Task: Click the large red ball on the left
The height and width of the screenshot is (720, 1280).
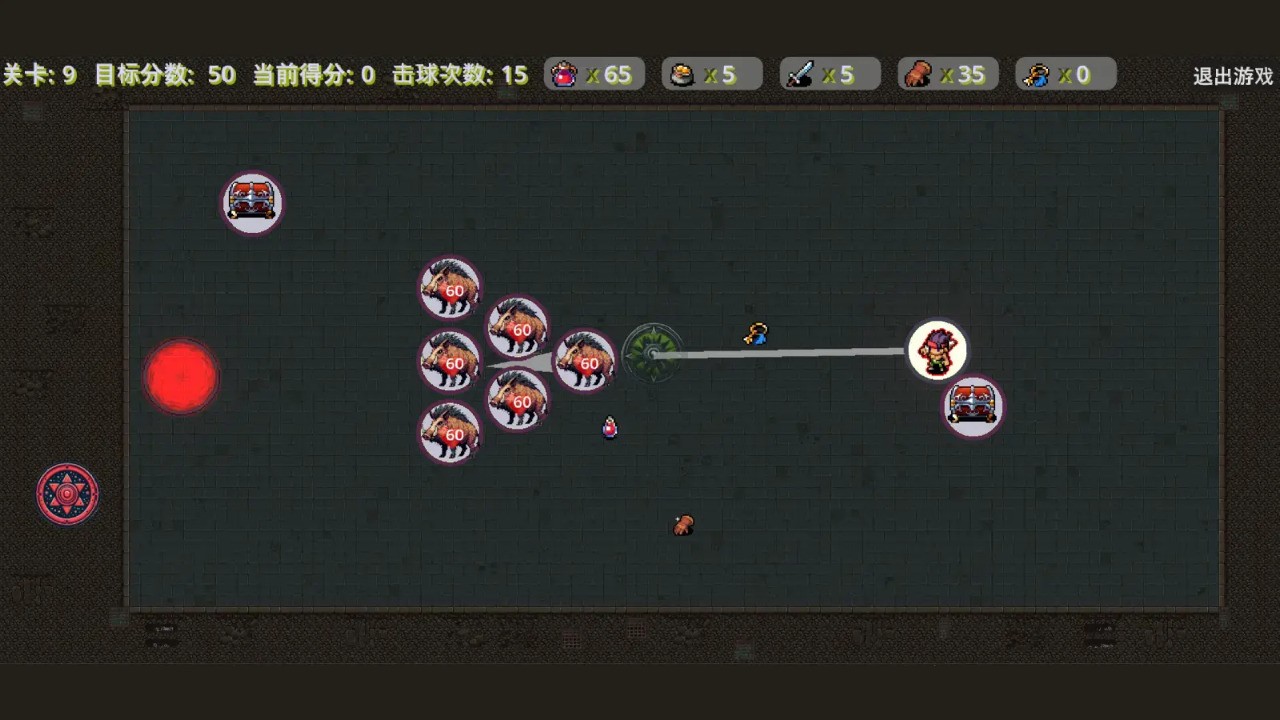Action: 181,375
